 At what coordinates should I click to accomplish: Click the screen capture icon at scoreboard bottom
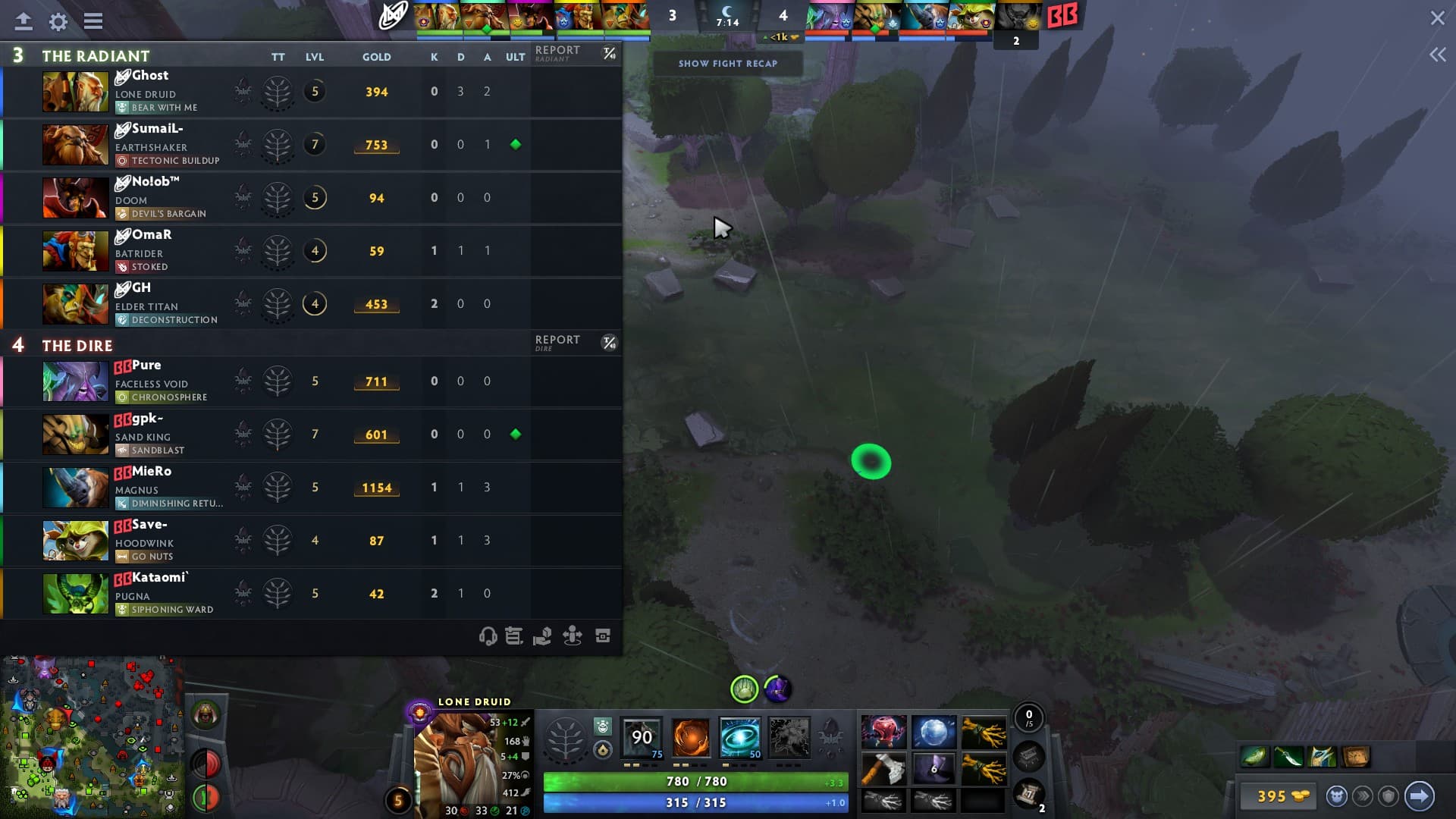pyautogui.click(x=602, y=636)
